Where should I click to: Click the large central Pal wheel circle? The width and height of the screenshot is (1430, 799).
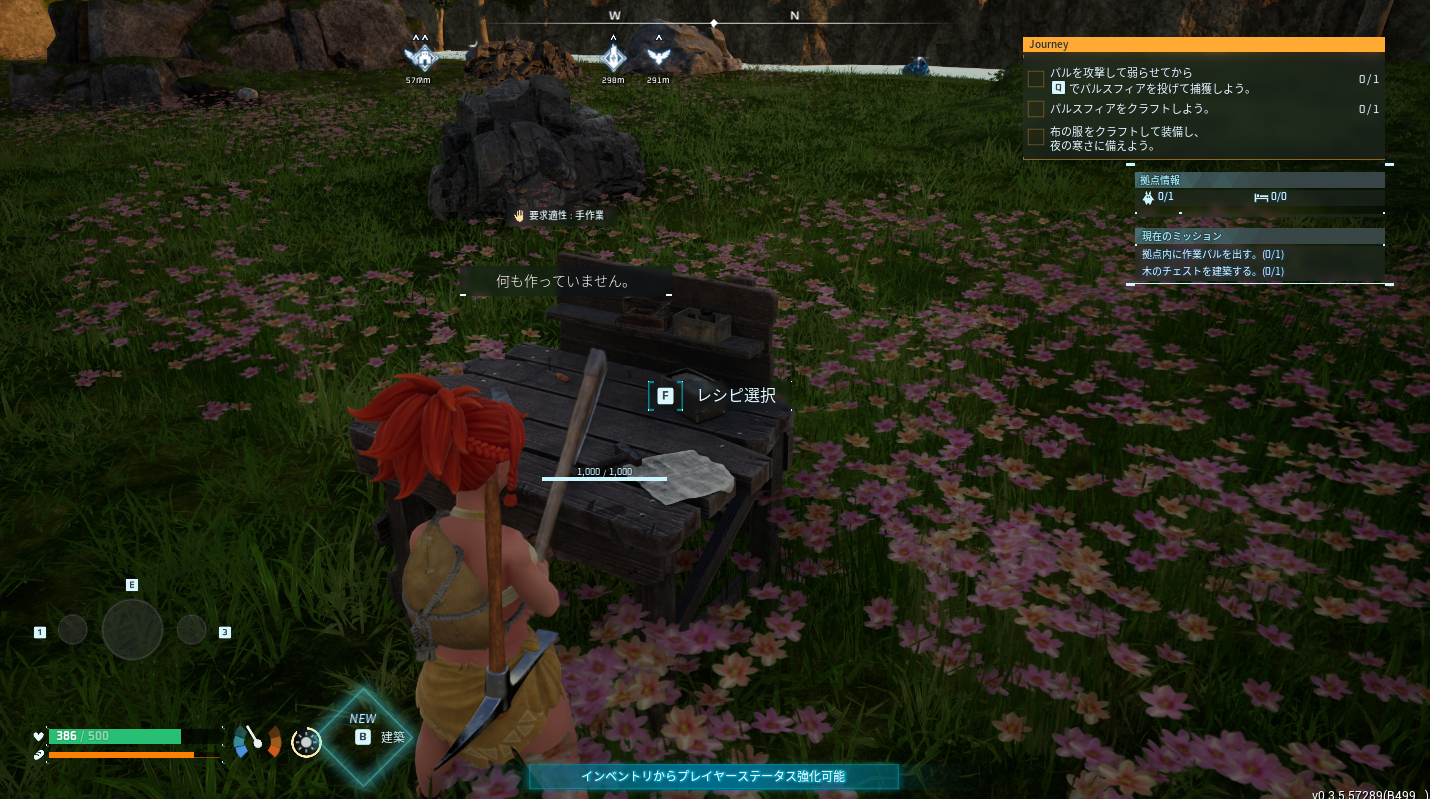[x=132, y=629]
